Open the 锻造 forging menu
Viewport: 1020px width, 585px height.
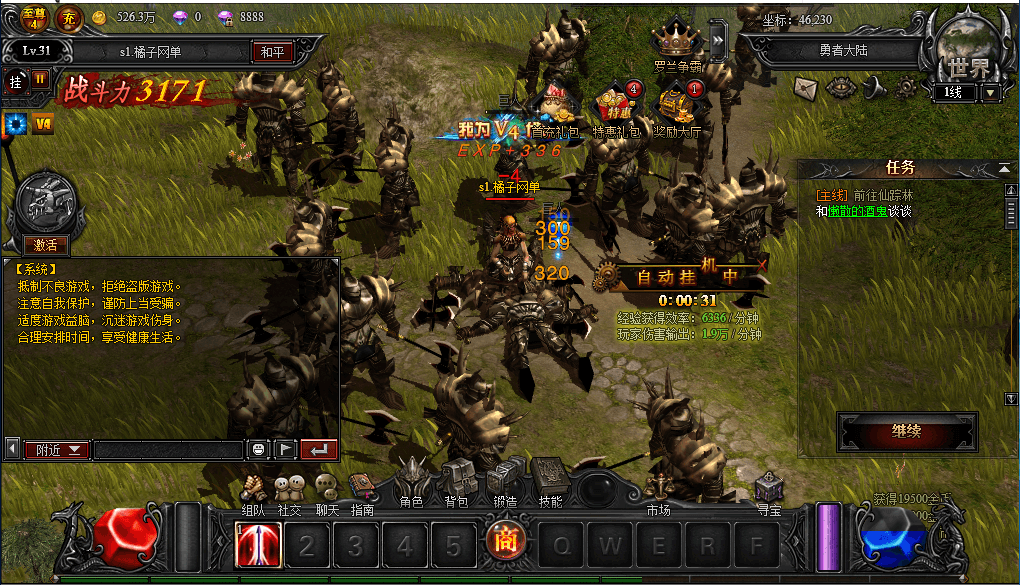point(504,482)
